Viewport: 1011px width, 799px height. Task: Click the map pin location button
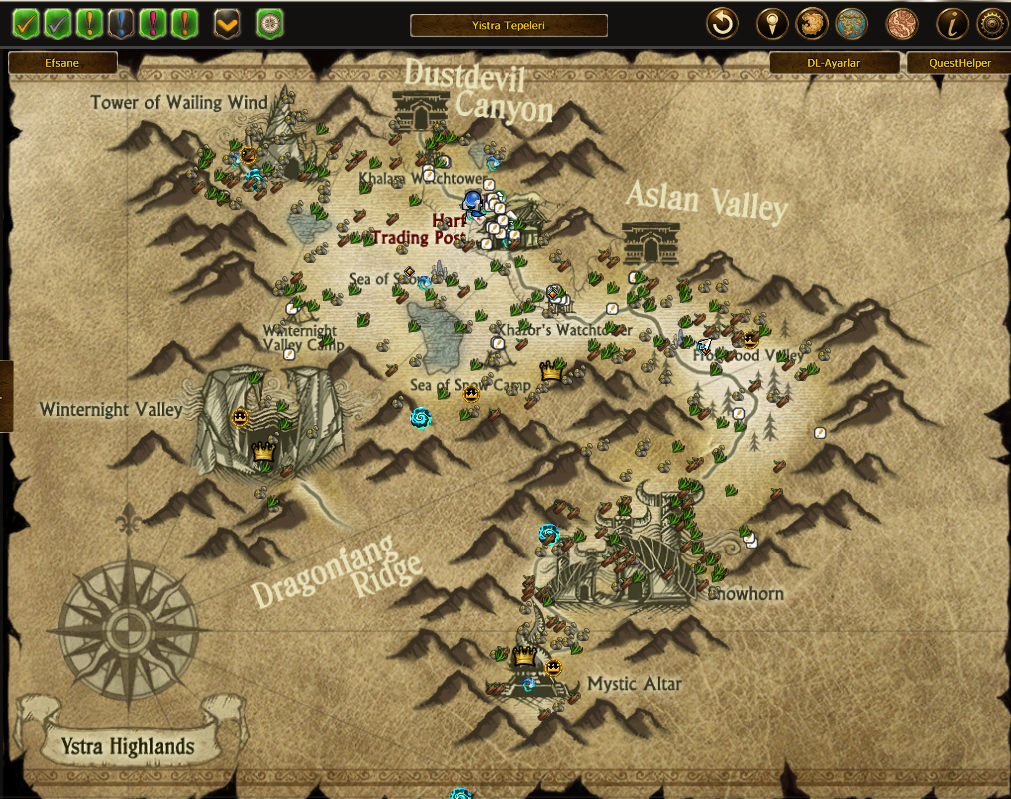[x=771, y=23]
